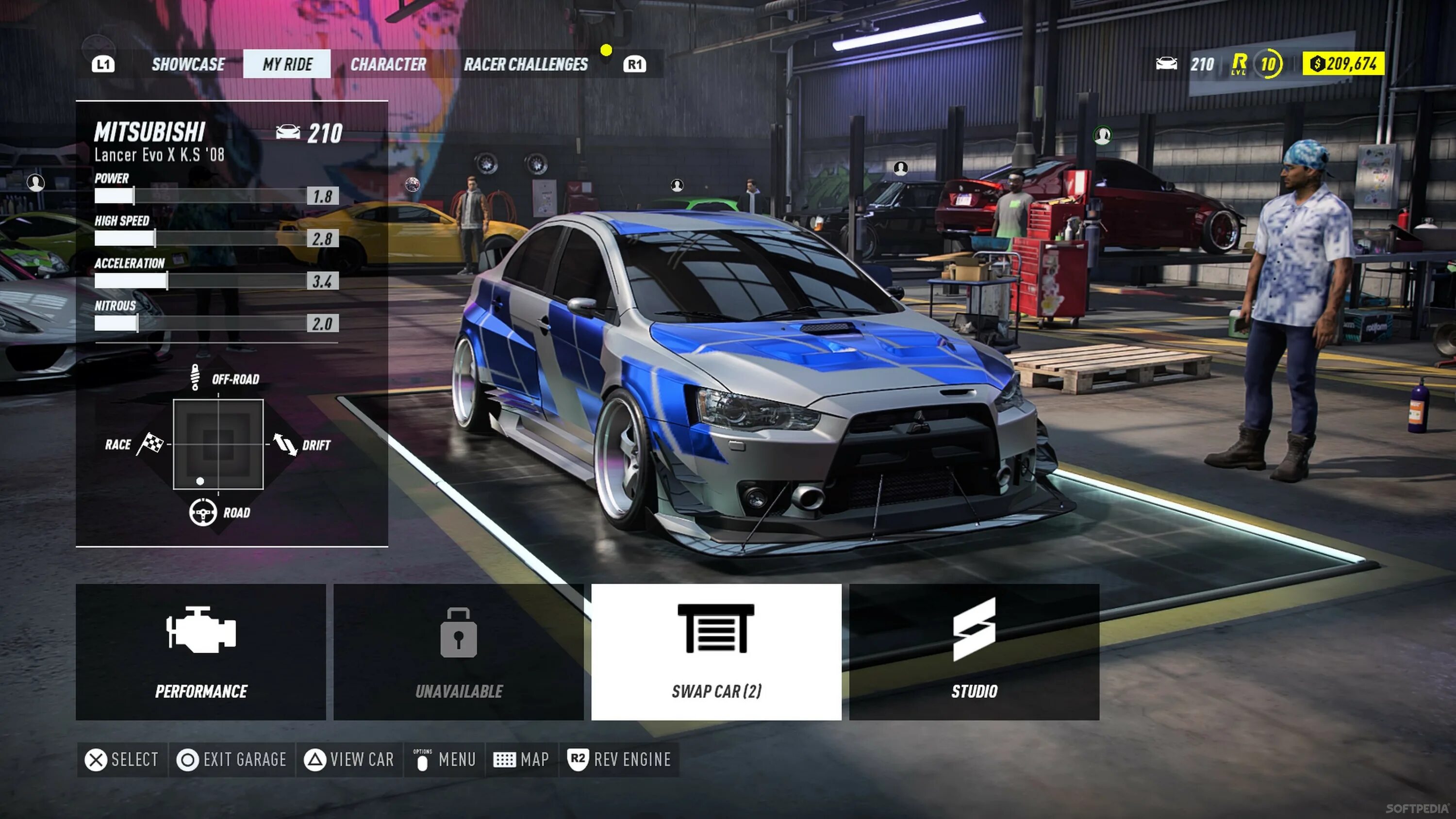Screen dimensions: 1456x819
Task: Go to the Racer Challenges tab
Action: [x=526, y=65]
